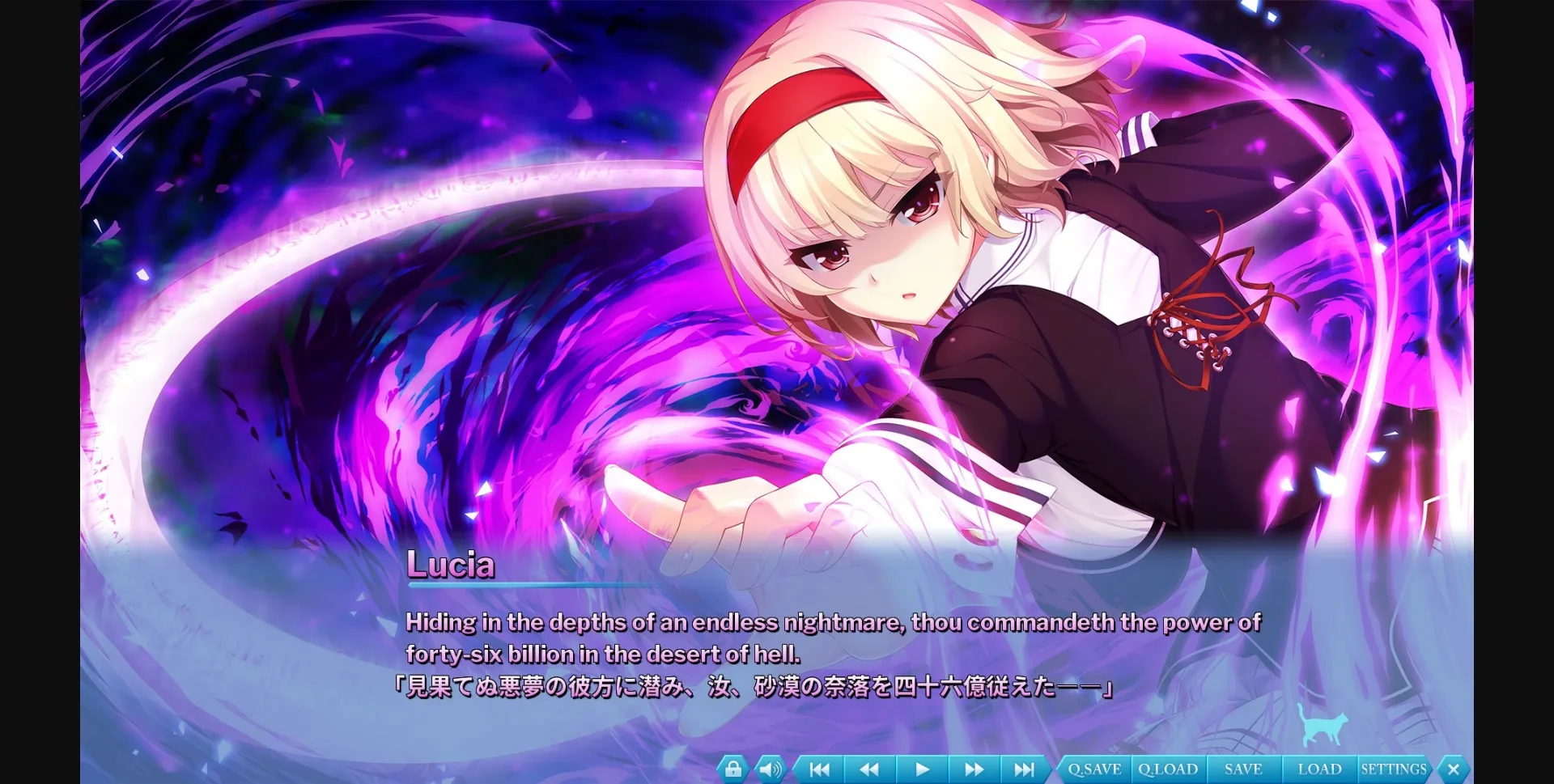Image resolution: width=1554 pixels, height=784 pixels.
Task: Open the LOAD screen
Action: tap(1319, 769)
